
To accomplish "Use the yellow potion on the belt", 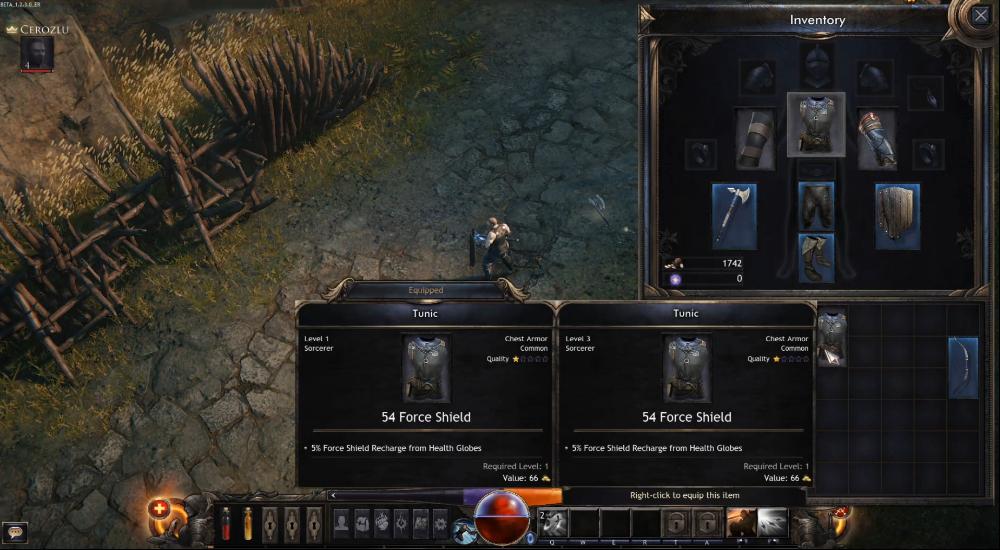I will point(247,523).
